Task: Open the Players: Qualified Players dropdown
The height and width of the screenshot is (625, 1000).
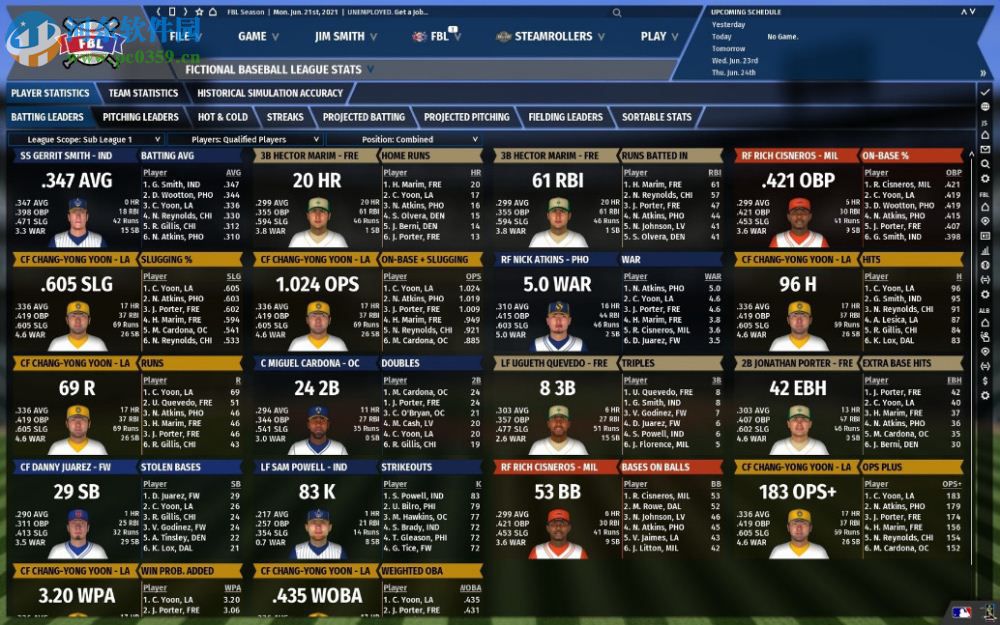Action: click(x=244, y=140)
